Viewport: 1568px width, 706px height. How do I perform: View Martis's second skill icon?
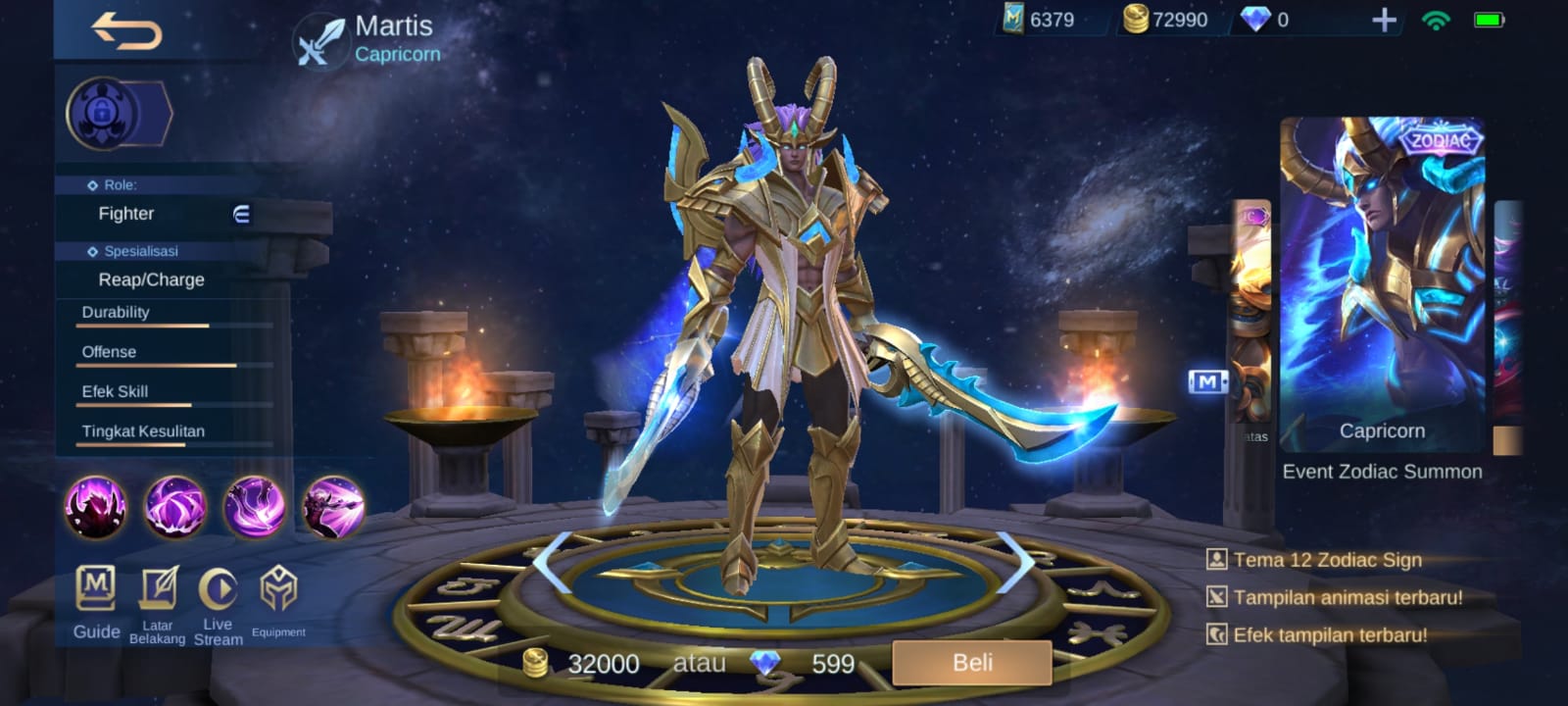[x=175, y=507]
